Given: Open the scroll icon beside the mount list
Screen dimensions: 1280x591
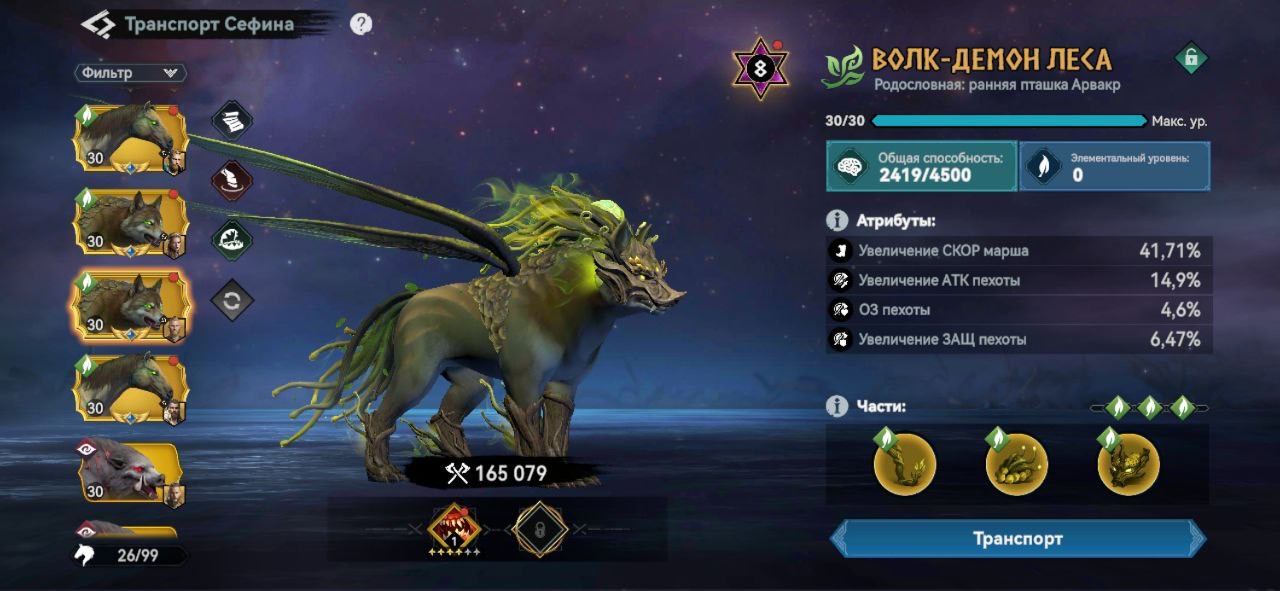Looking at the screenshot, I should tap(232, 120).
